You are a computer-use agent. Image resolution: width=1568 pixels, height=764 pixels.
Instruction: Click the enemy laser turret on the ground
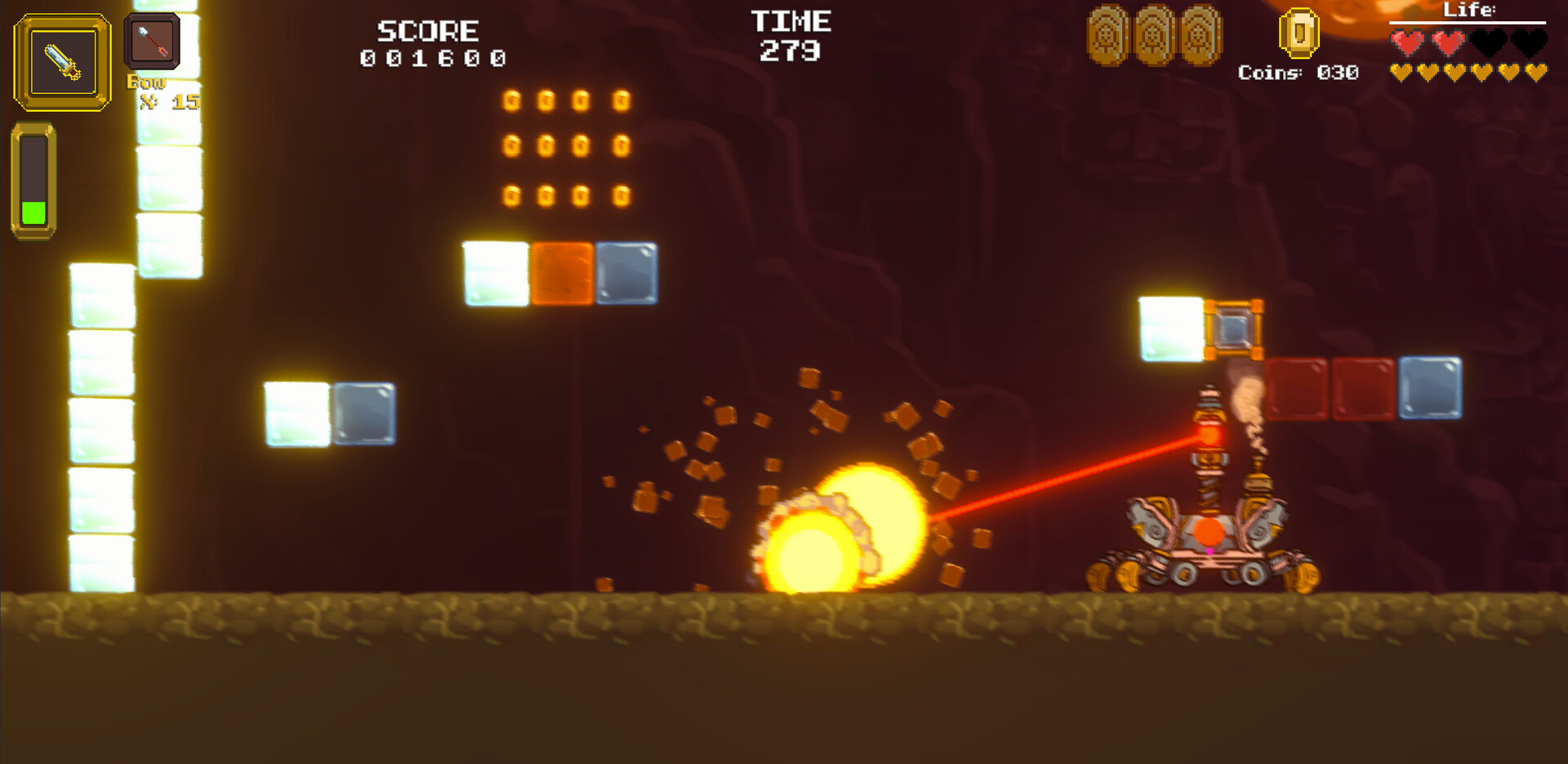pyautogui.click(x=1209, y=523)
